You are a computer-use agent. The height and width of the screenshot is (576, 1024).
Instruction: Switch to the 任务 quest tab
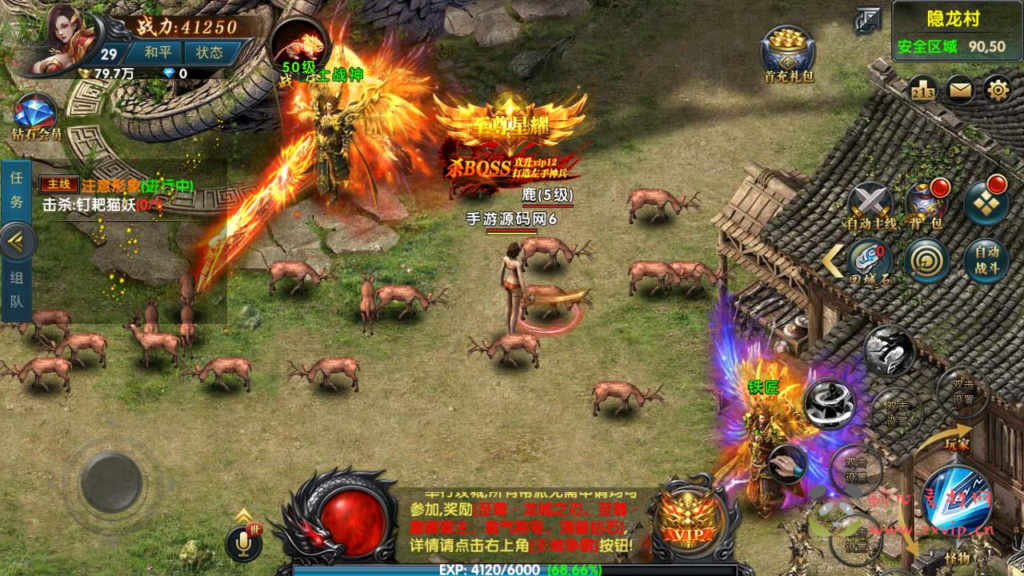point(16,185)
